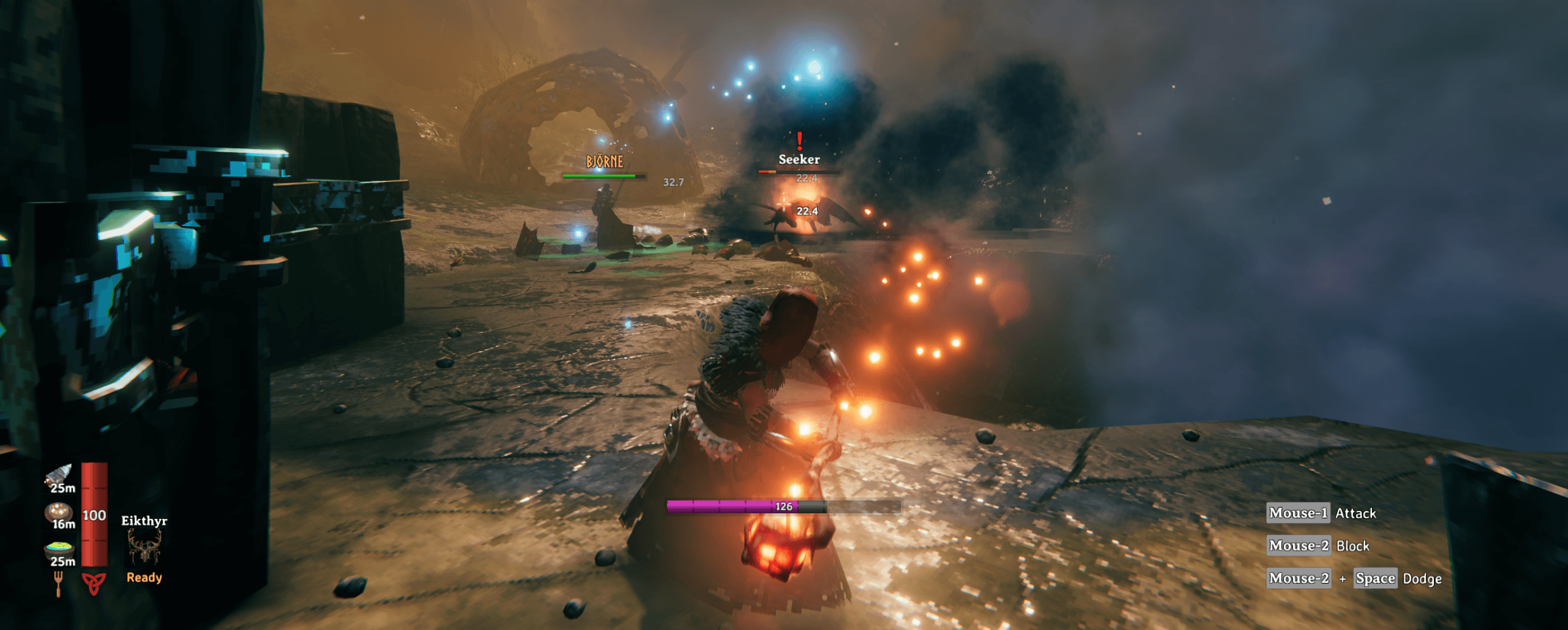The image size is (1568, 630).
Task: Click the antler emblem under the Eikthyr label
Action: [x=146, y=550]
